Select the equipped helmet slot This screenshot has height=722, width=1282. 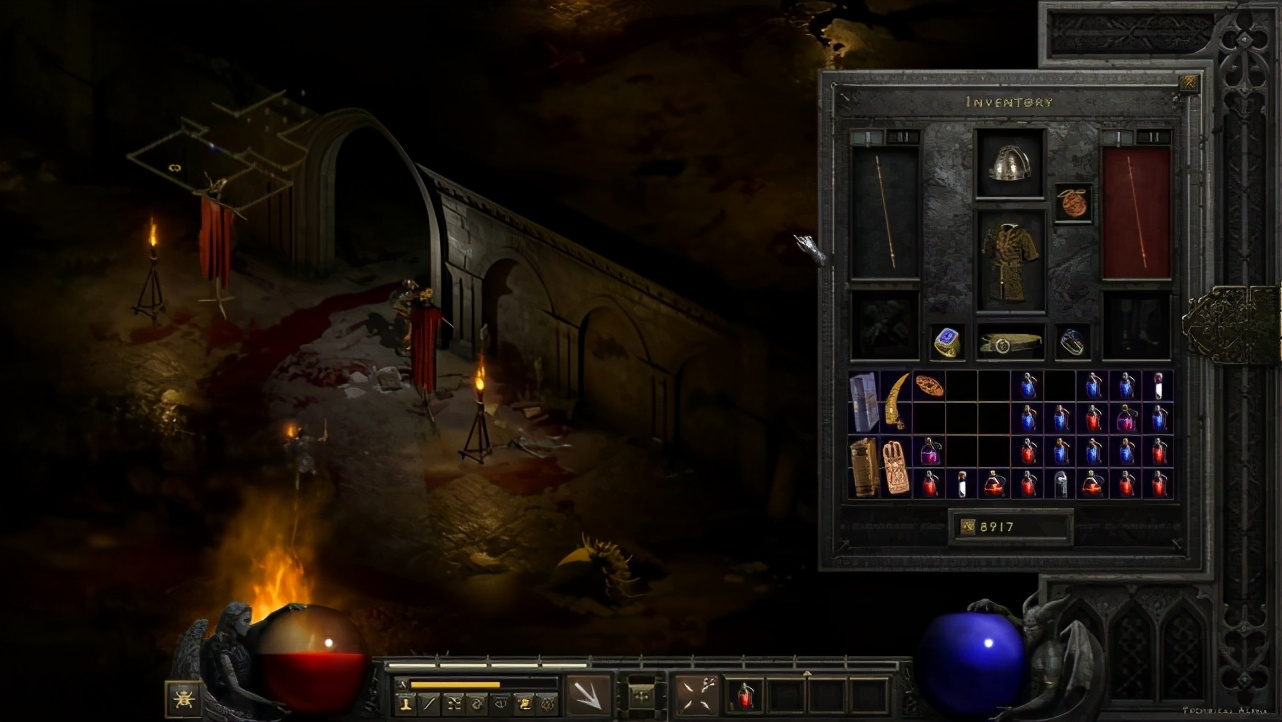click(x=1010, y=163)
